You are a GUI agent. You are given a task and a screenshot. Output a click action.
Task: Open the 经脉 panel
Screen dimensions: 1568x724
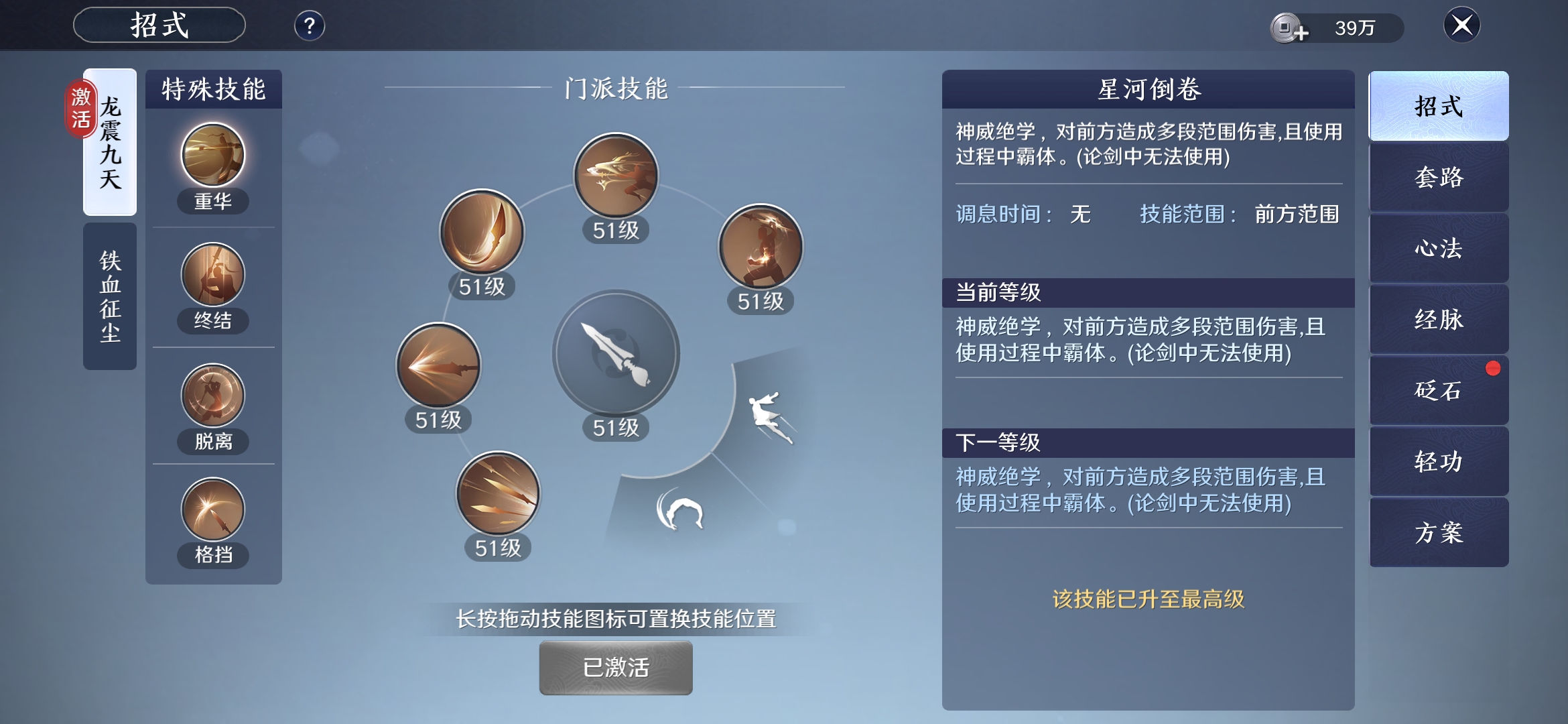(1438, 320)
